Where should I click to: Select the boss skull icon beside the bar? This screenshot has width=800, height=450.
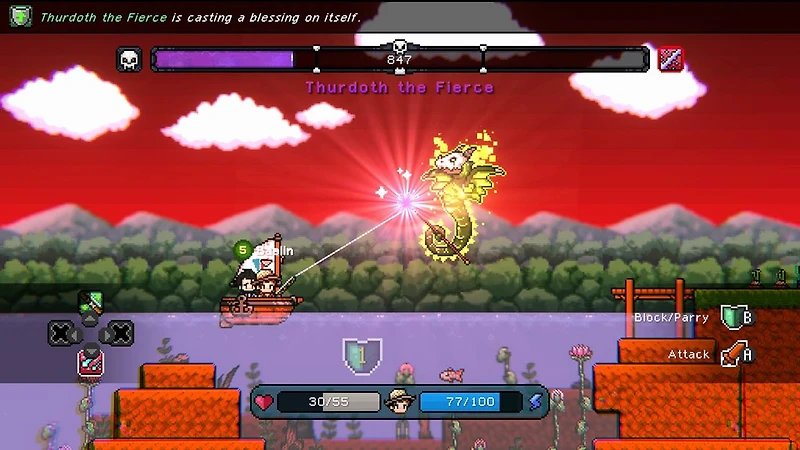click(130, 60)
